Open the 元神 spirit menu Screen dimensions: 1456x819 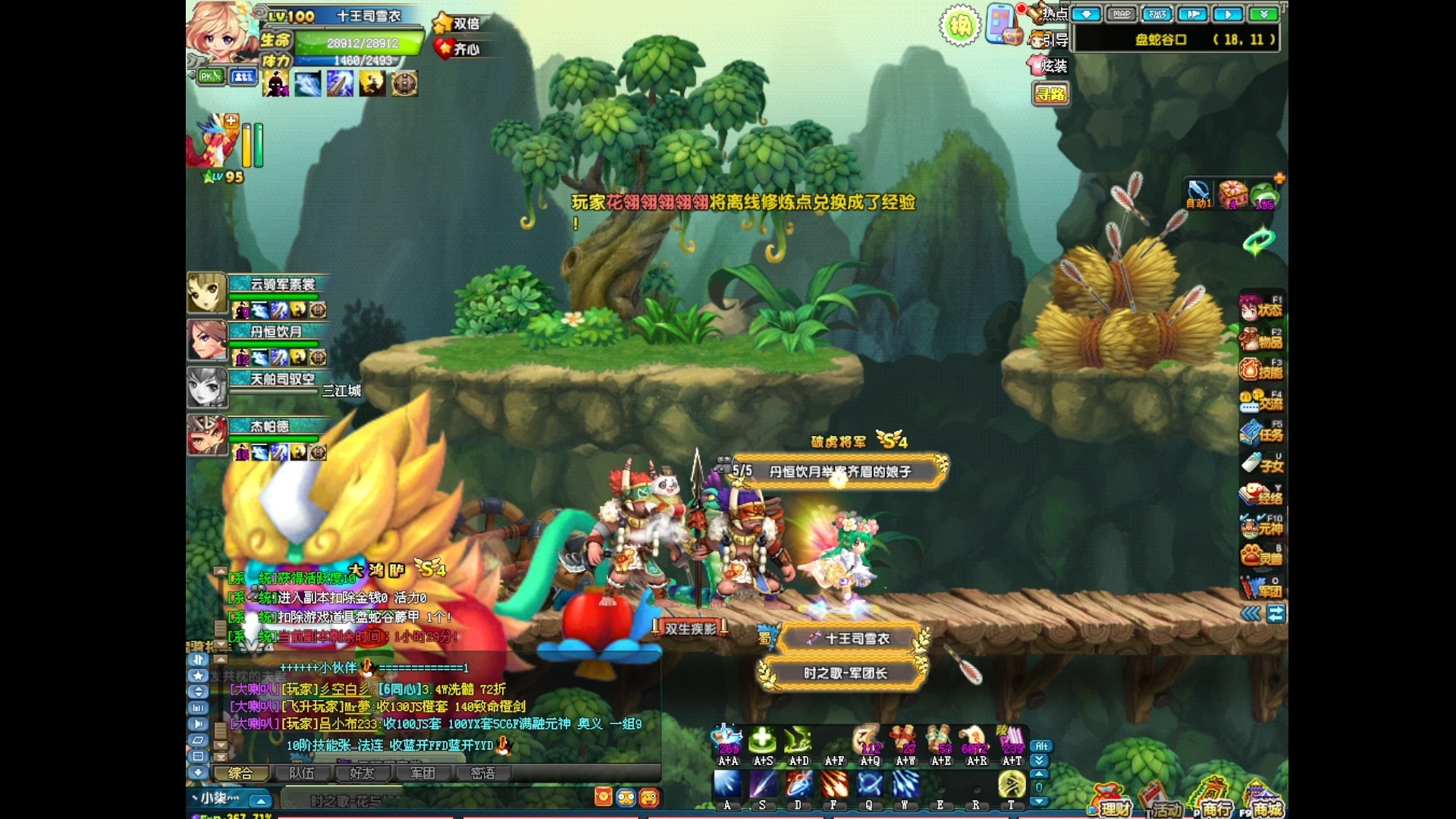[x=1260, y=526]
